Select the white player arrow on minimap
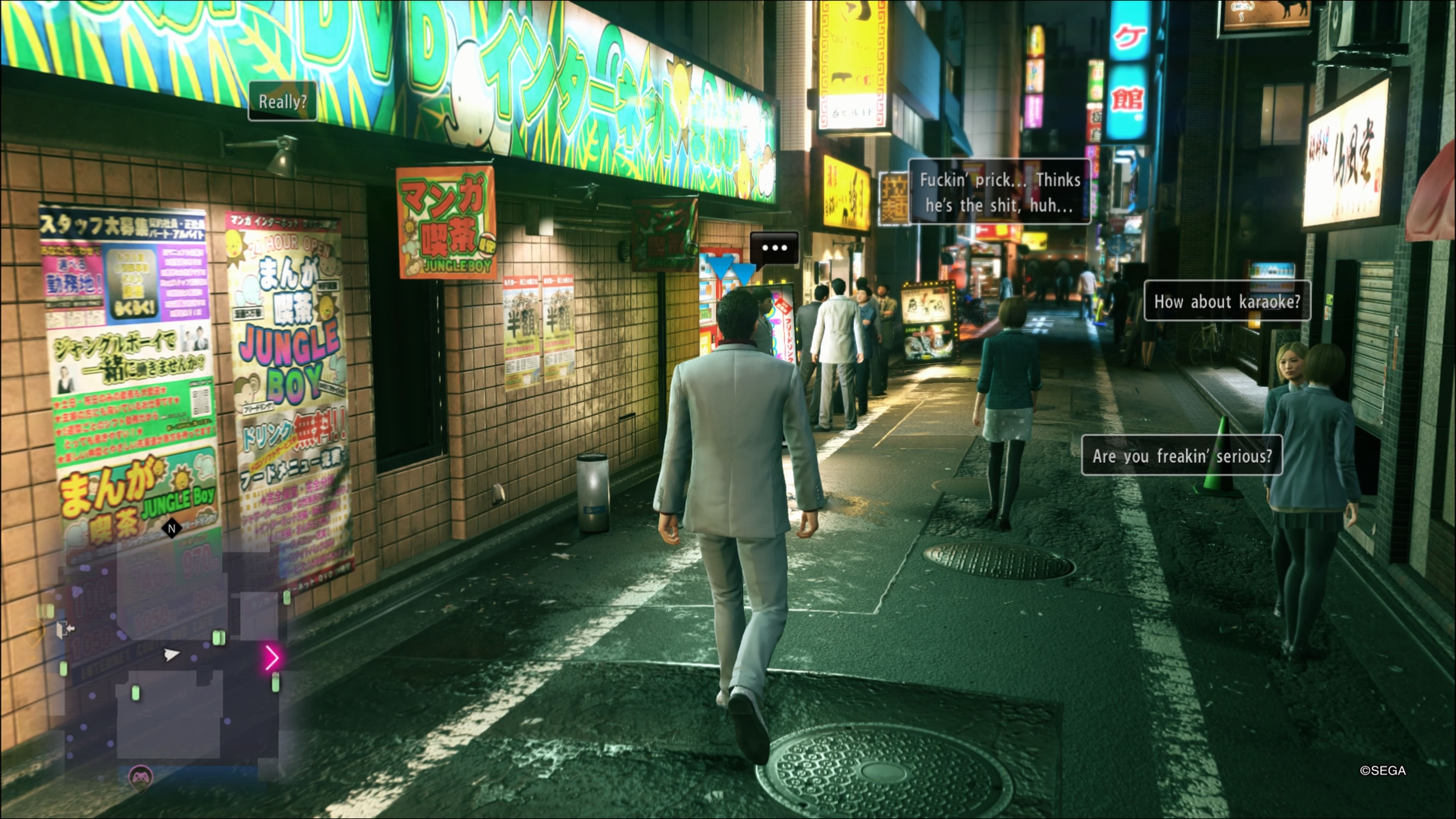This screenshot has width=1456, height=819. pyautogui.click(x=171, y=654)
